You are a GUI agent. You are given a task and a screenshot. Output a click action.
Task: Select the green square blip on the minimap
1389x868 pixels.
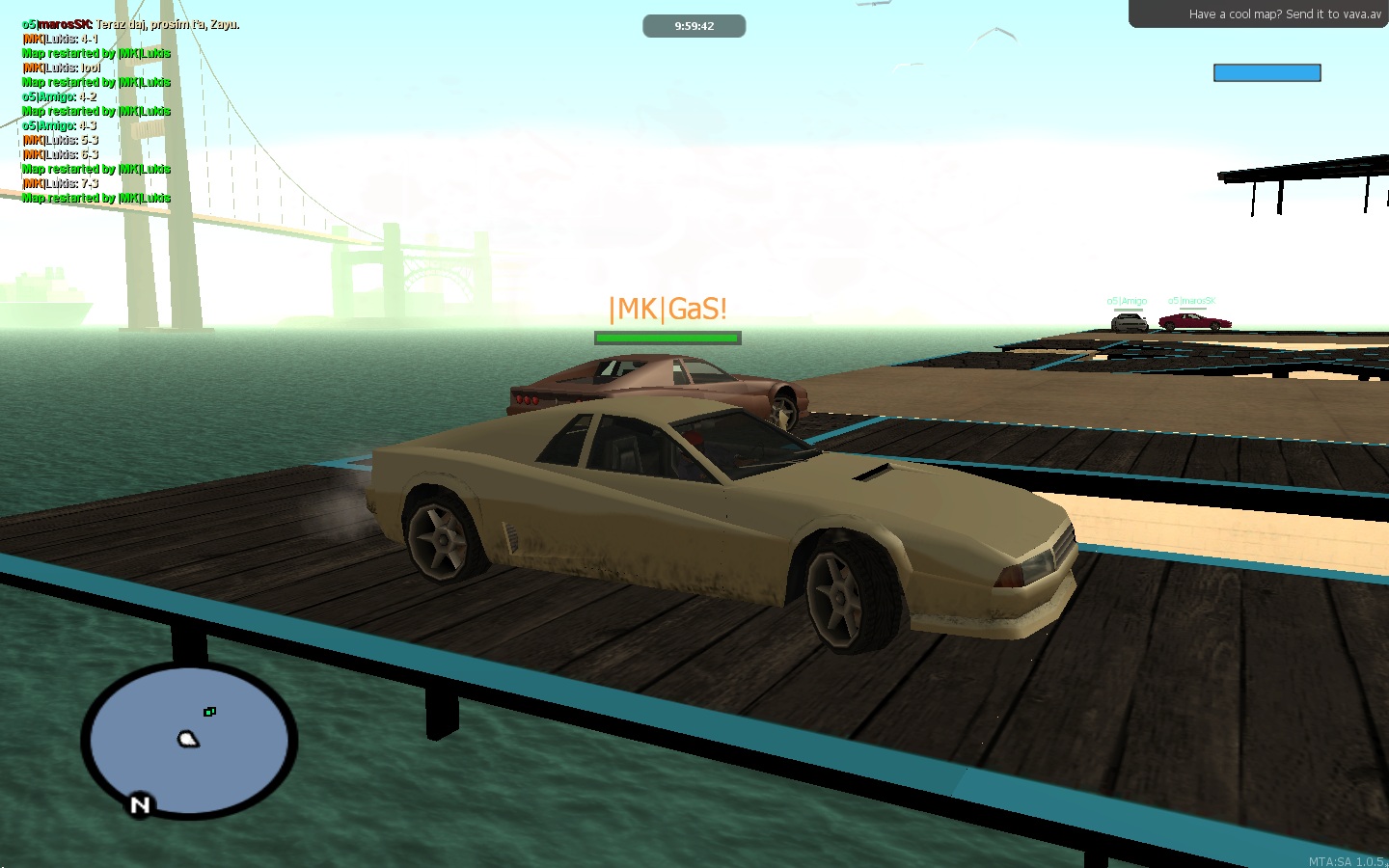tap(209, 712)
